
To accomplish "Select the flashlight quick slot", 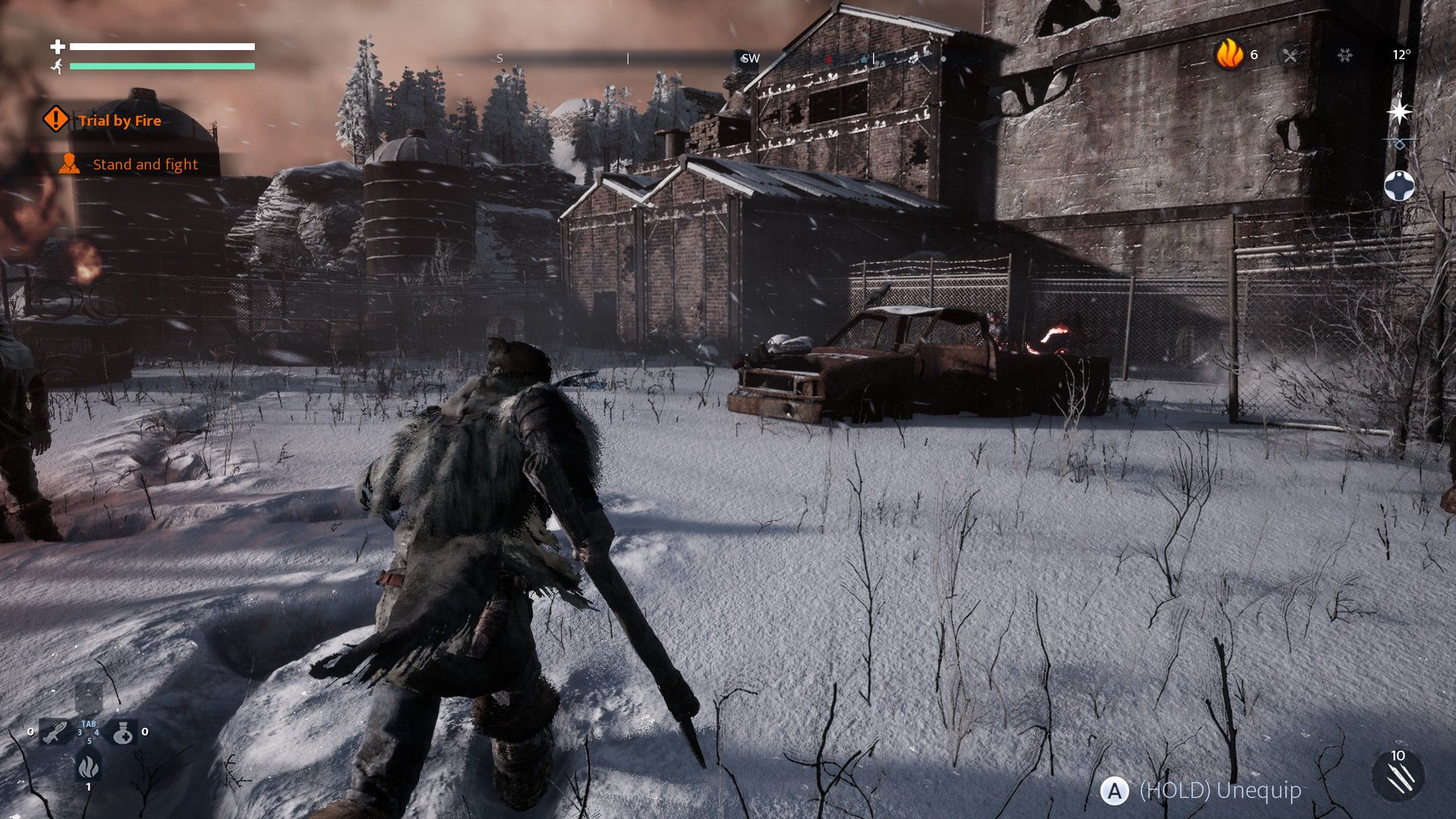I will [55, 733].
